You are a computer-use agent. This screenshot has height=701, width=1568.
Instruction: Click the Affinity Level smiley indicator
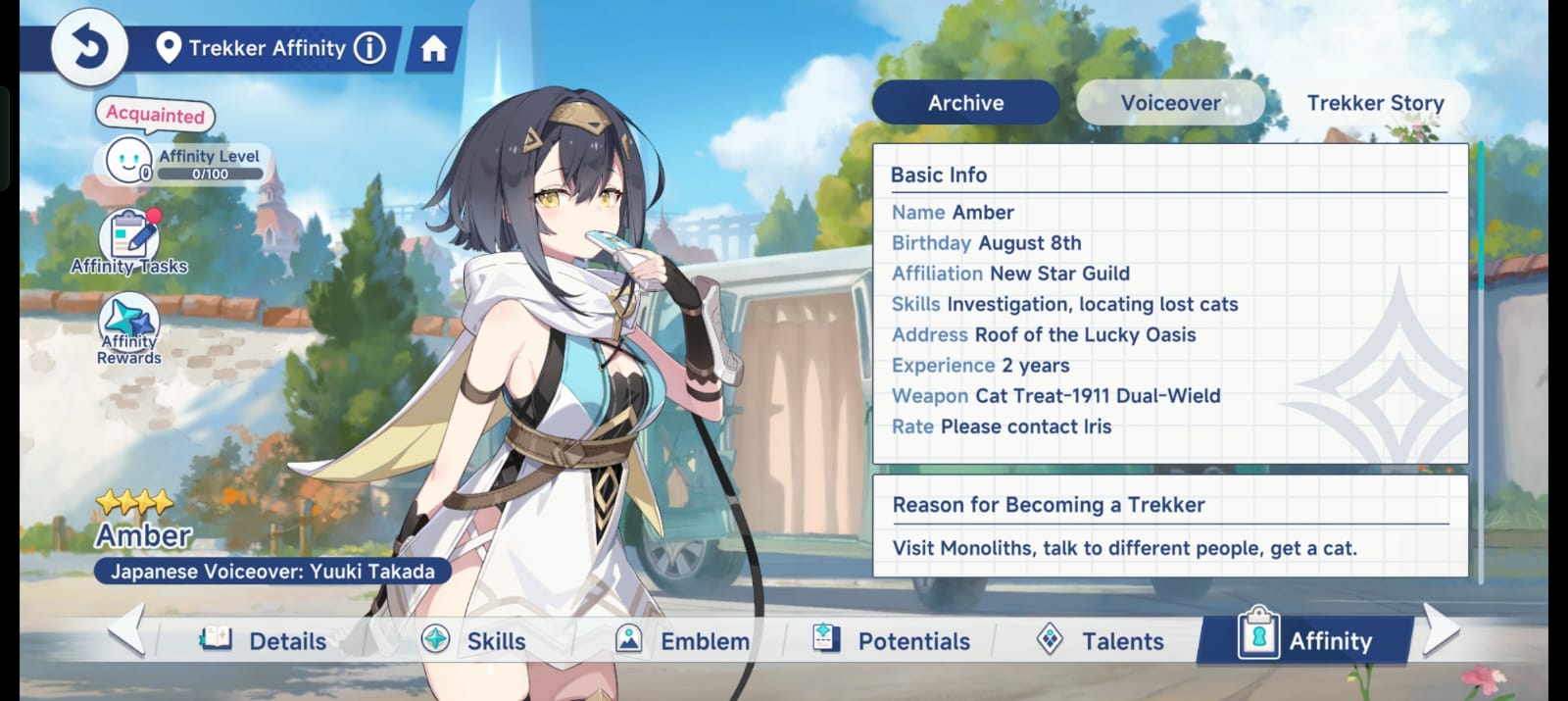[x=128, y=160]
